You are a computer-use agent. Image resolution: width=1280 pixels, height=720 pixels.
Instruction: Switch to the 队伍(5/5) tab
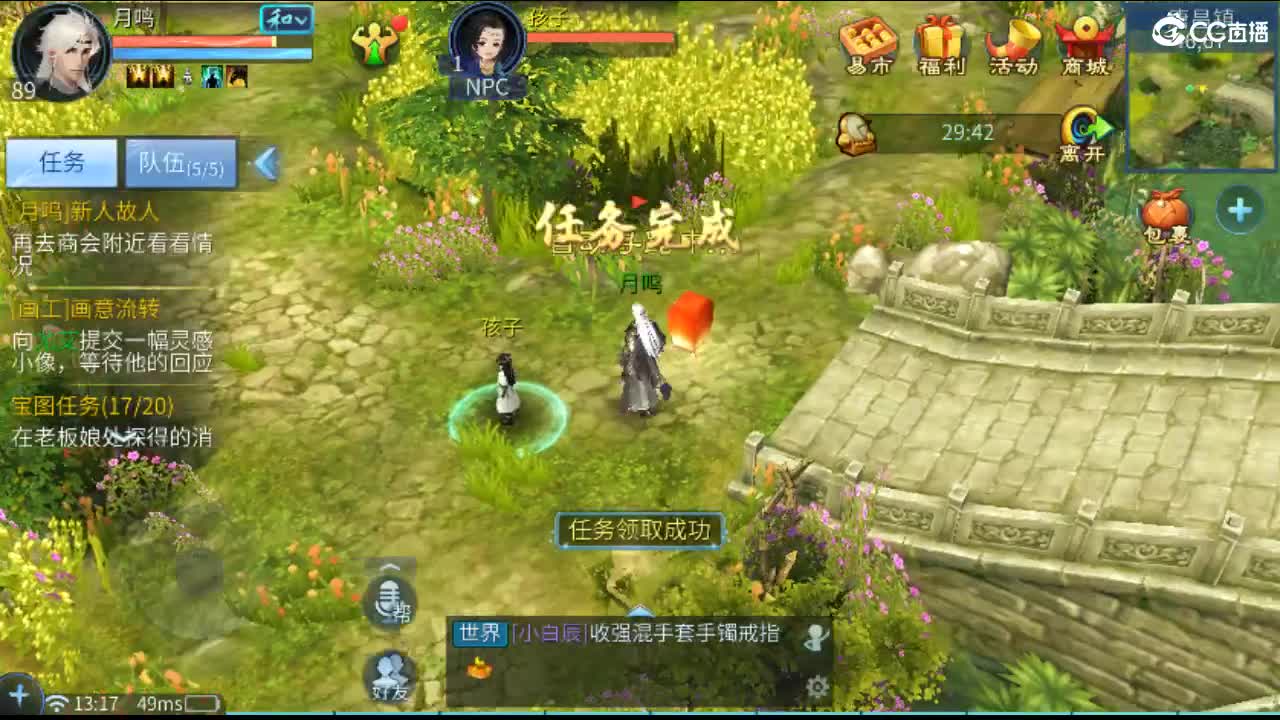180,162
